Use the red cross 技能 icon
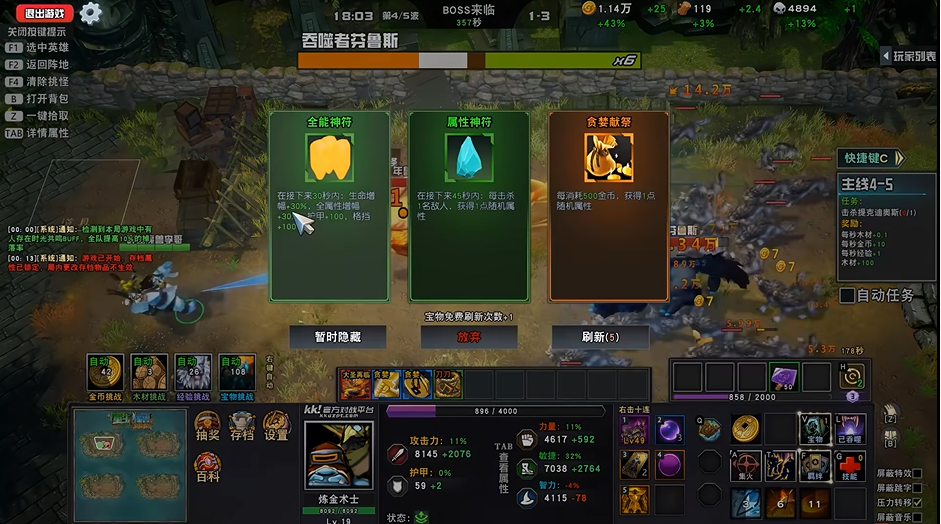941x524 pixels. coord(849,468)
